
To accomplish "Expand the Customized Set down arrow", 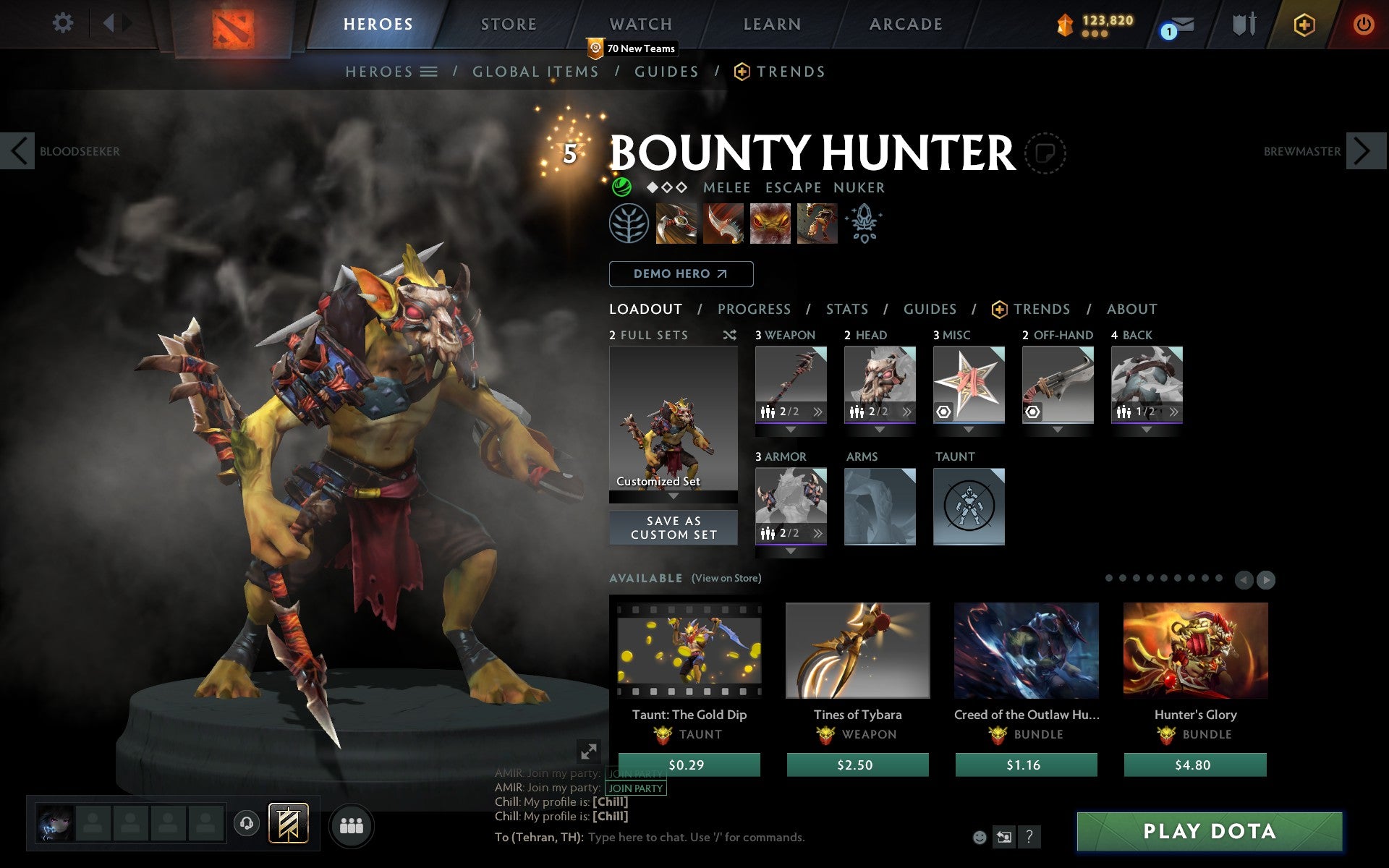I will pos(673,496).
